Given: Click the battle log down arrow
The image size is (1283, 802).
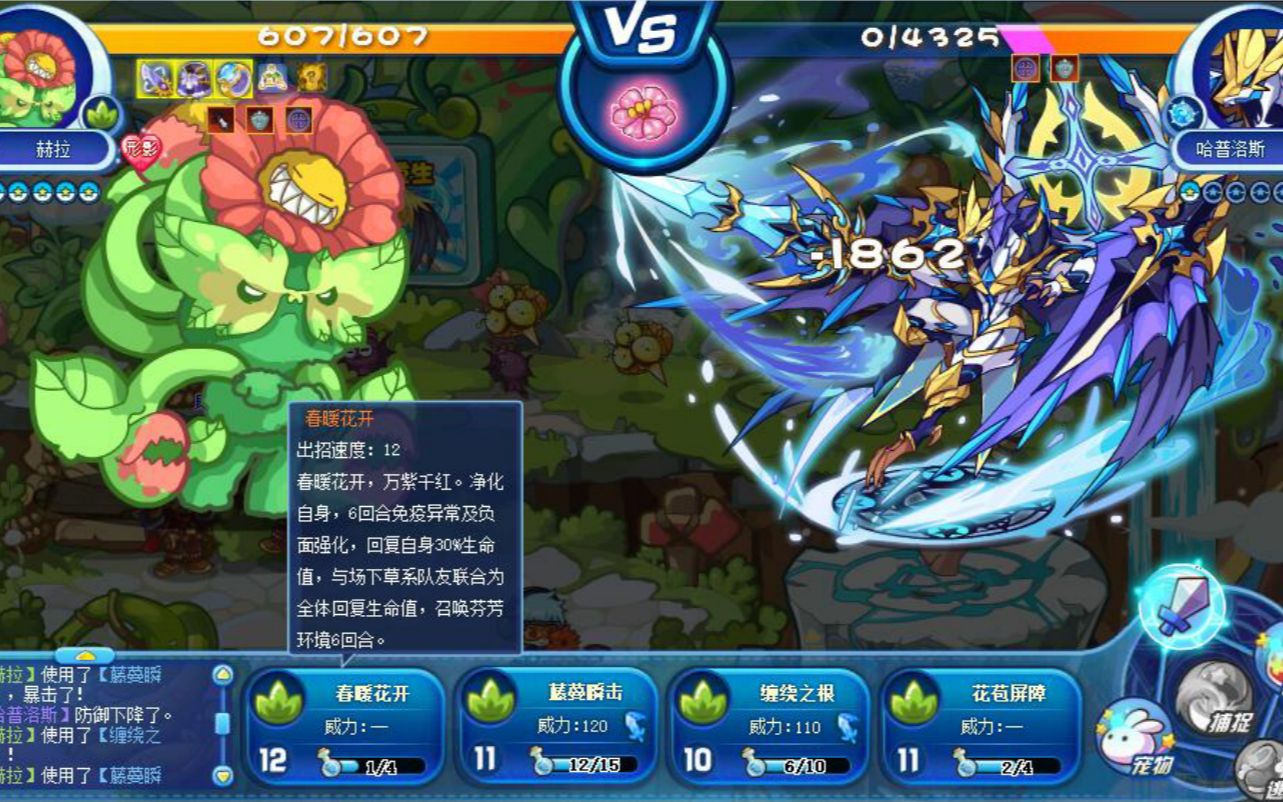Looking at the screenshot, I should tap(223, 774).
